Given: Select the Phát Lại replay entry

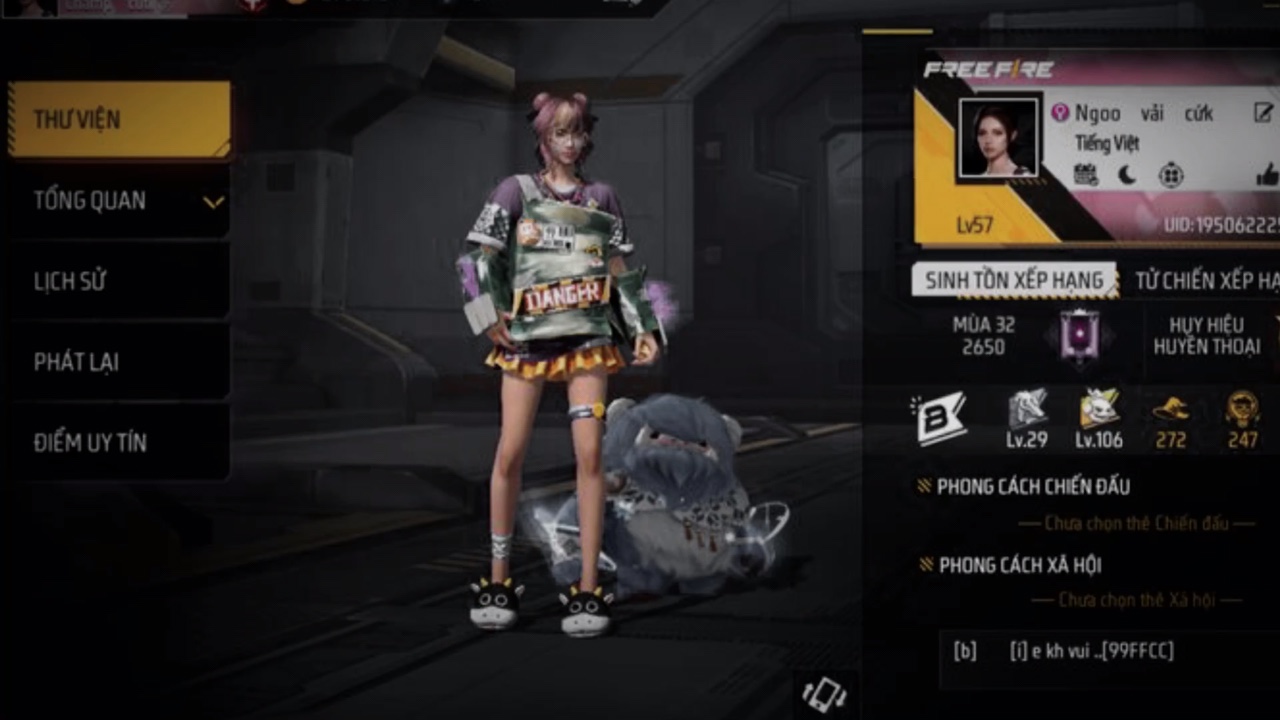Looking at the screenshot, I should [x=119, y=362].
